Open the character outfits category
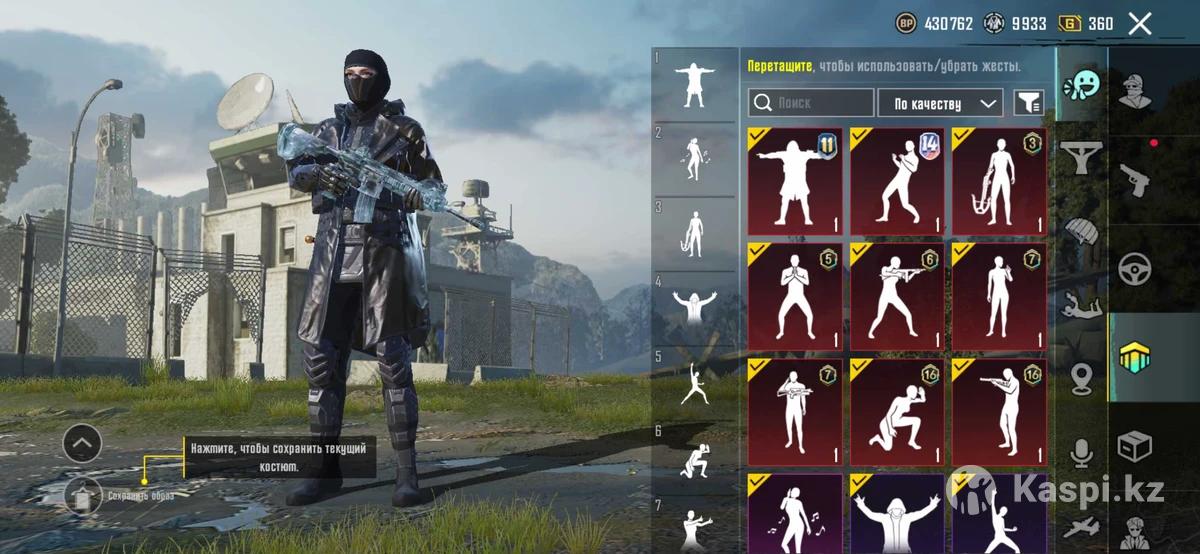This screenshot has height=554, width=1200. tap(1135, 91)
